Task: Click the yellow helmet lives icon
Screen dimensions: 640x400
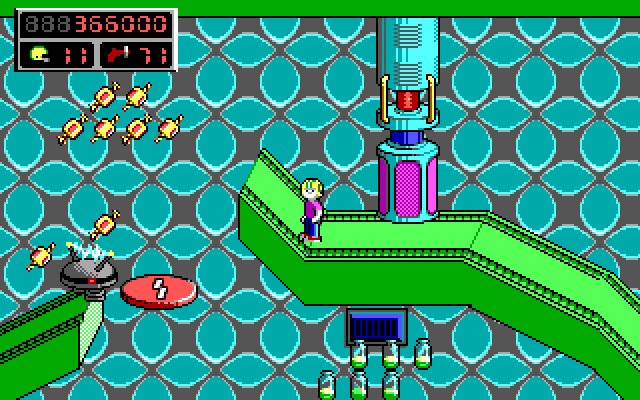Action: point(37,54)
